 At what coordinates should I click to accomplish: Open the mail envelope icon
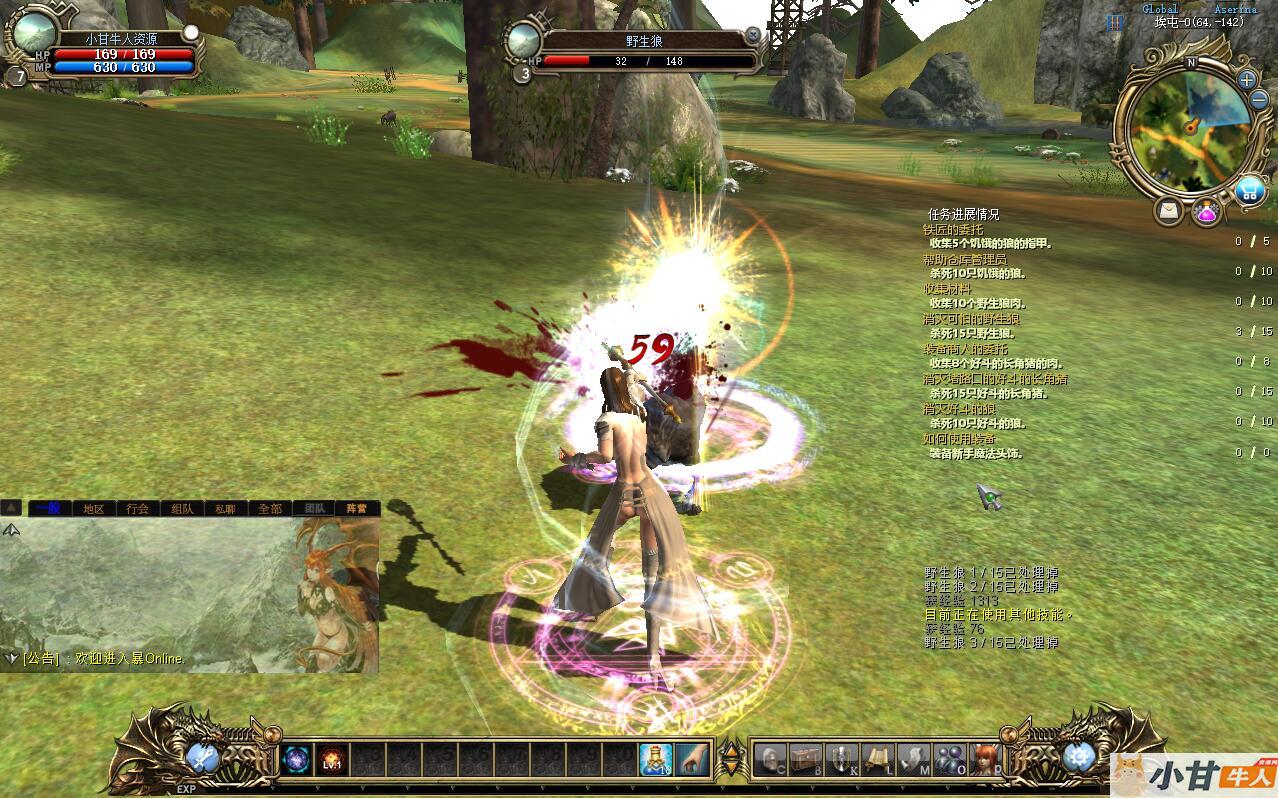[x=1167, y=211]
